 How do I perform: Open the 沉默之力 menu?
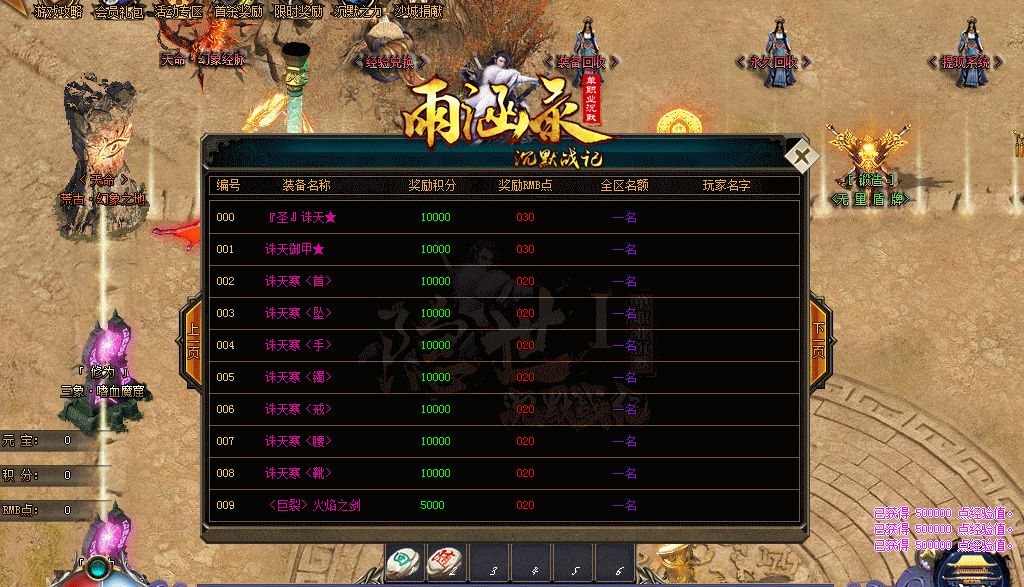click(358, 12)
